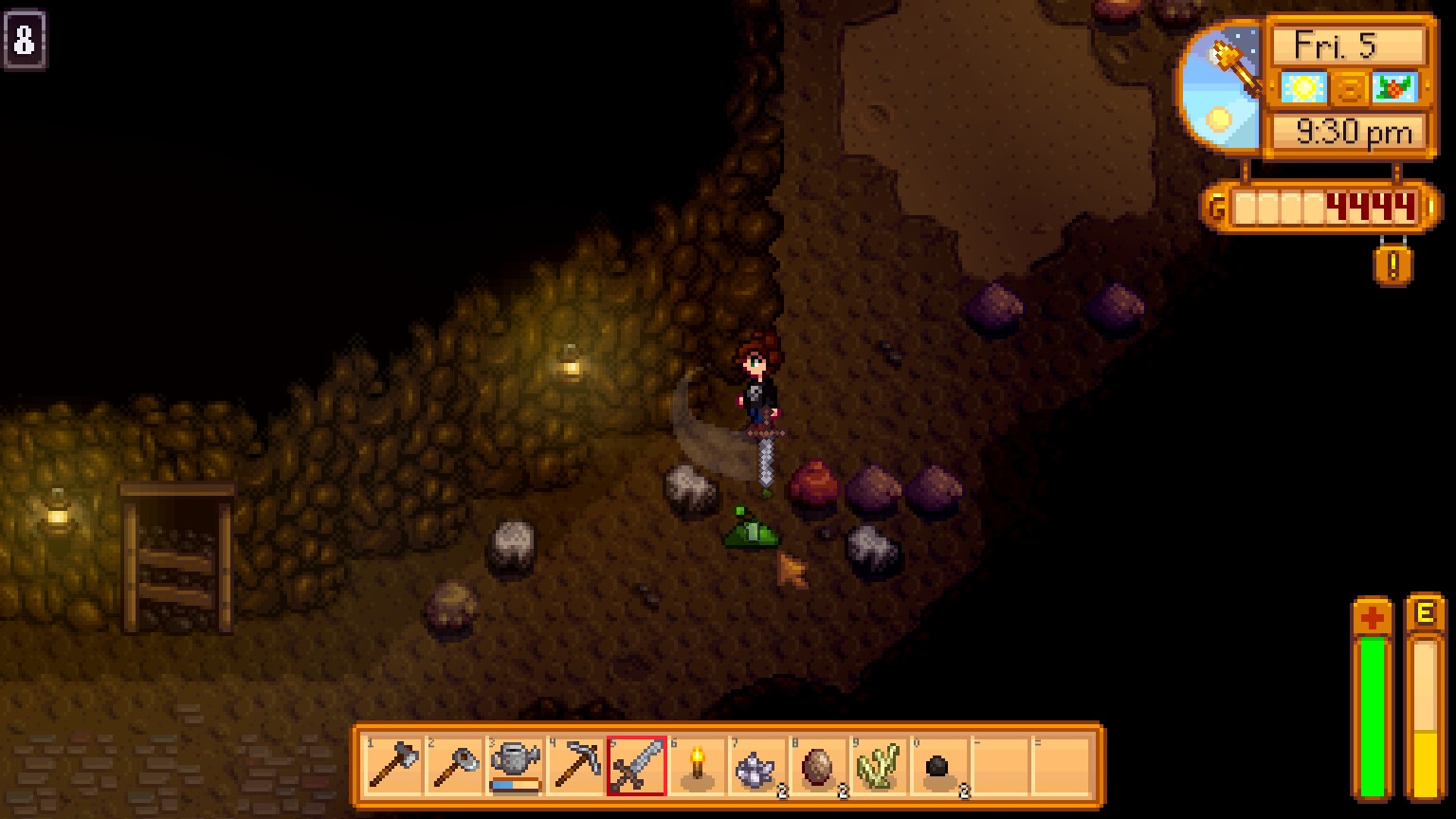Select the hoe tool slot

coord(454,766)
